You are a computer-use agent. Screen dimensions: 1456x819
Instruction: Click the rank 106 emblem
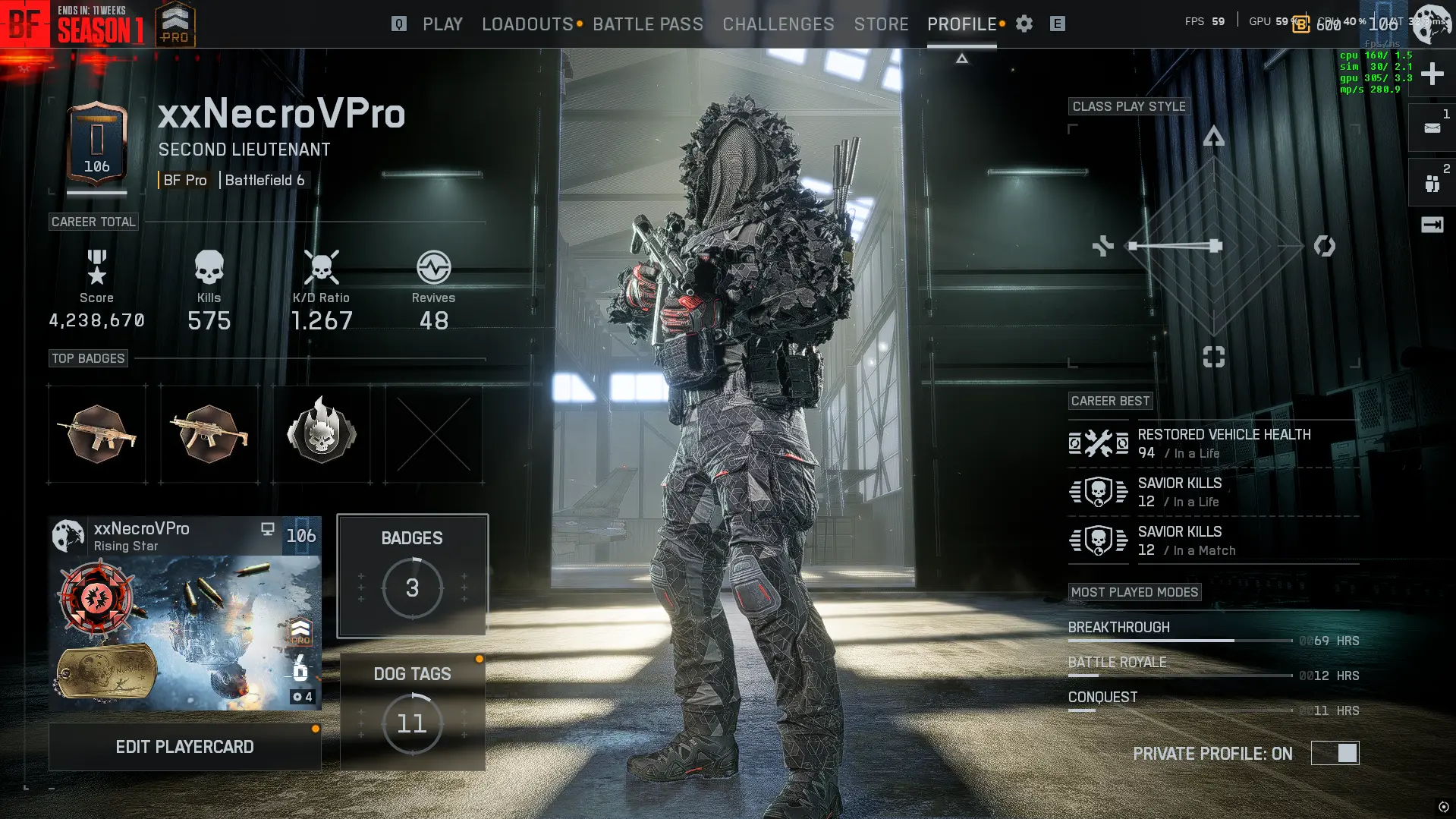[96, 145]
